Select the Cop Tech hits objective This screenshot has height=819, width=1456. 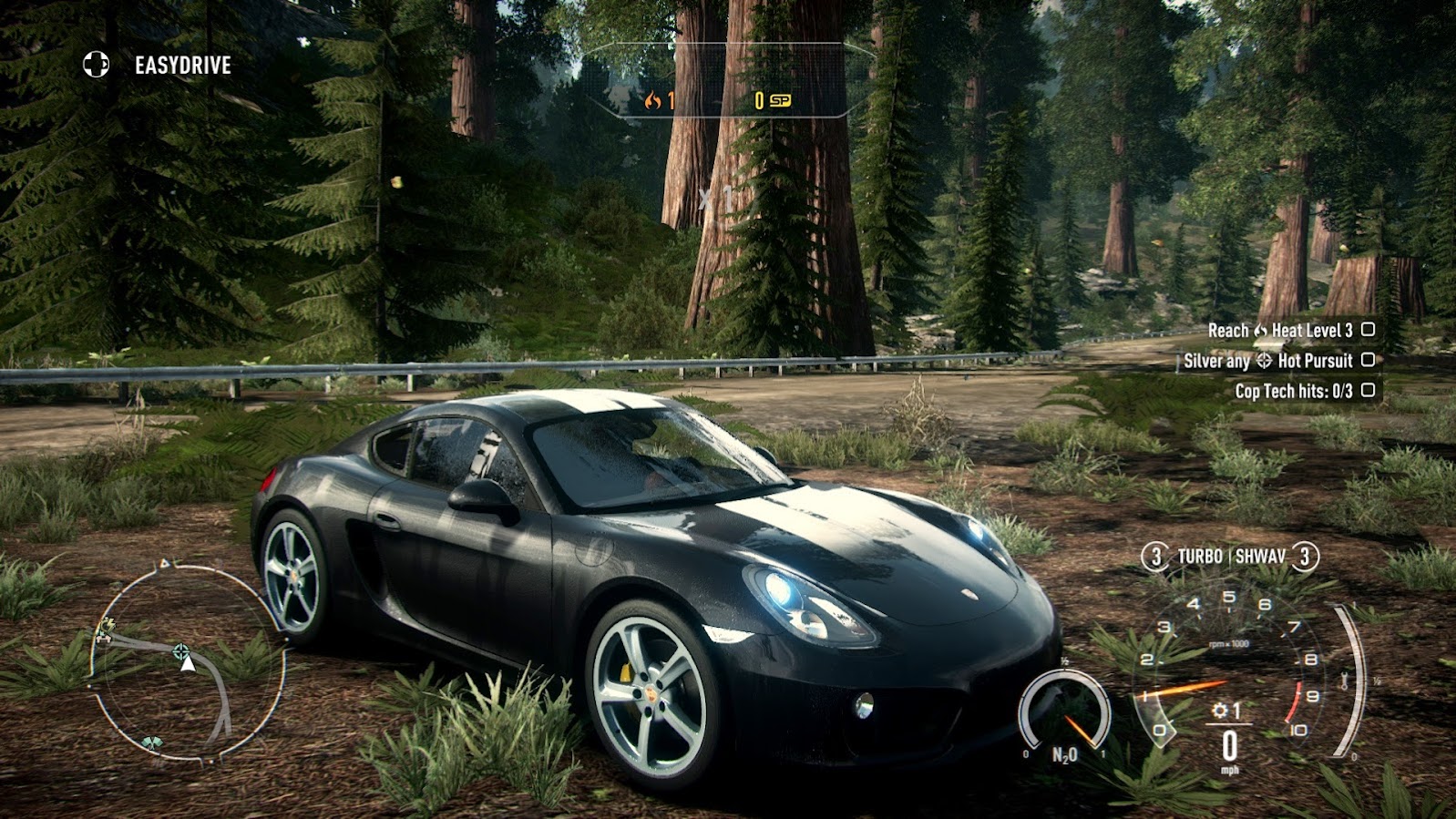[1303, 391]
